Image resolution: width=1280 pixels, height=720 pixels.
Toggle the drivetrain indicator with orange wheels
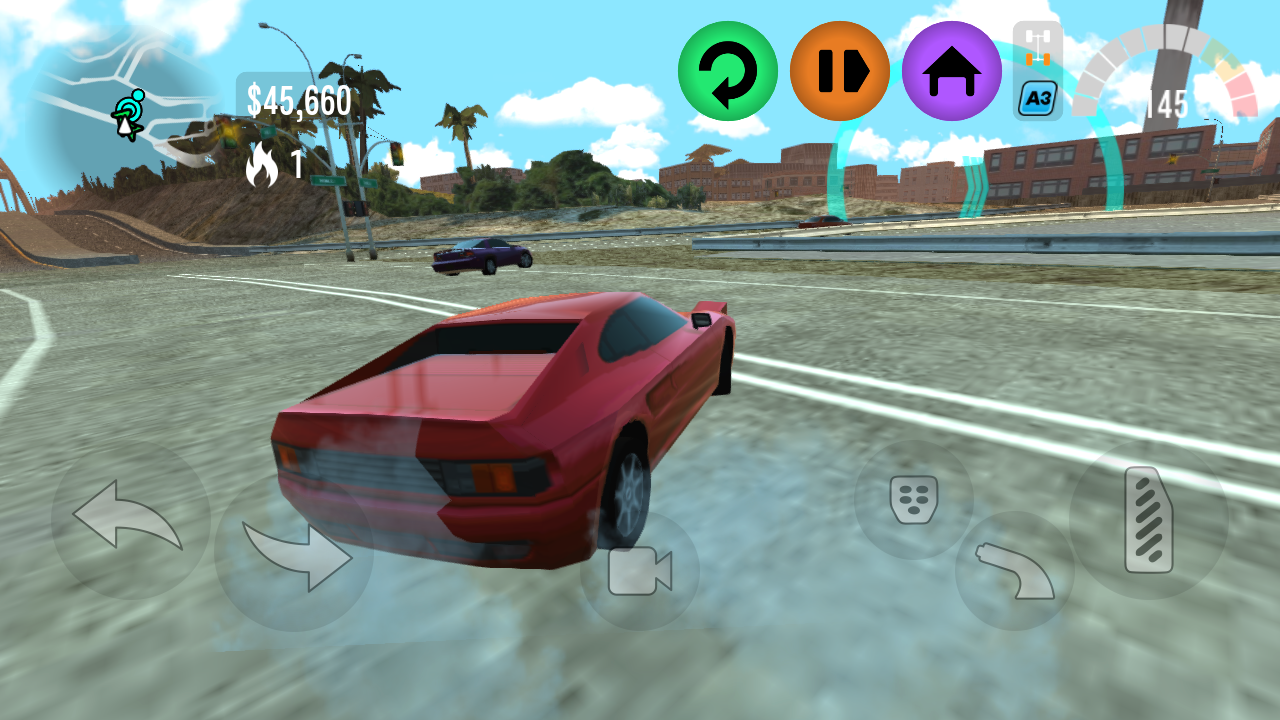click(x=1036, y=45)
